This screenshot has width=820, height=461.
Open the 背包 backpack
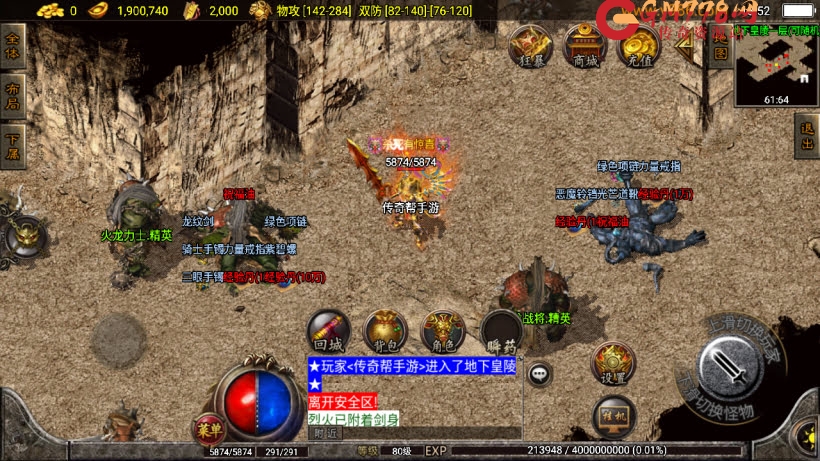(385, 331)
